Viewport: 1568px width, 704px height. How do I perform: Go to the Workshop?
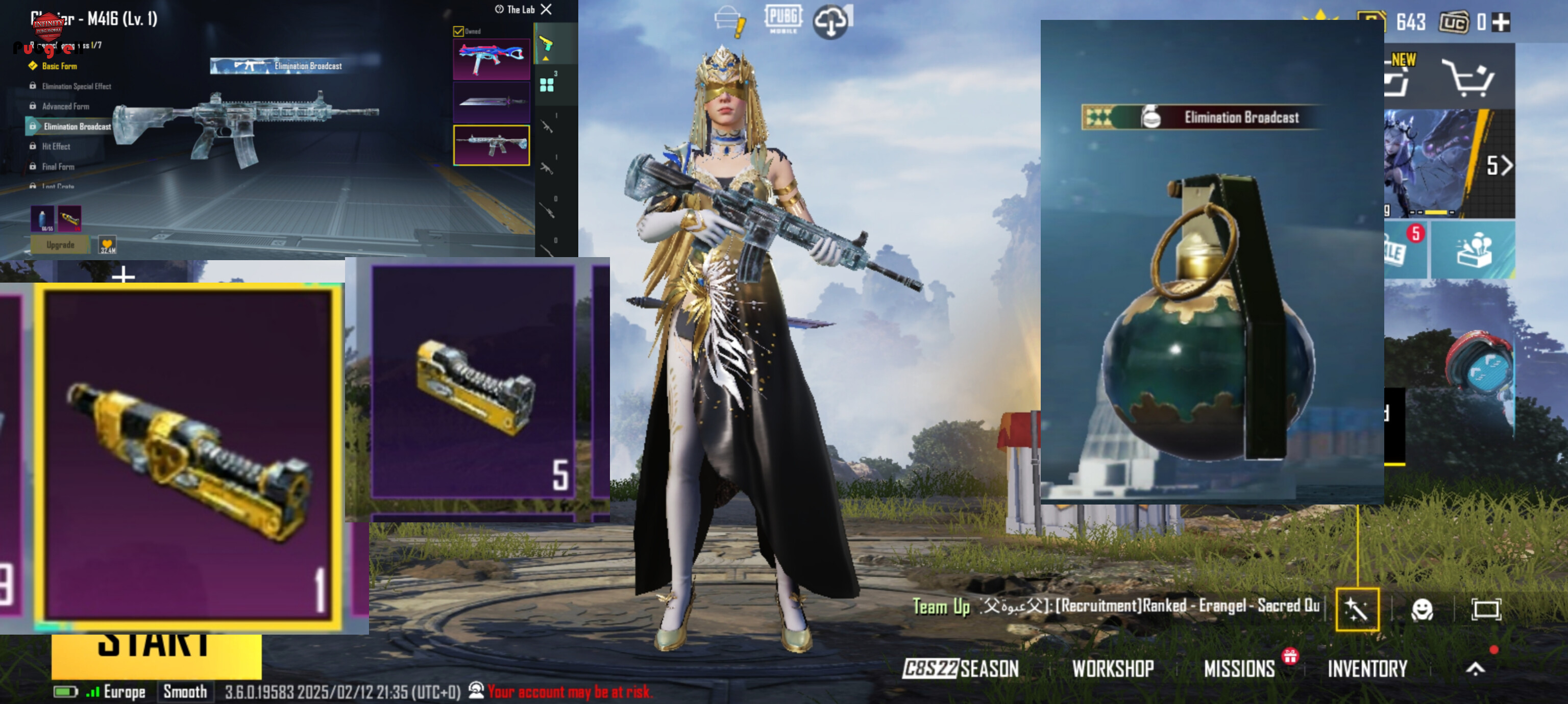[1113, 669]
